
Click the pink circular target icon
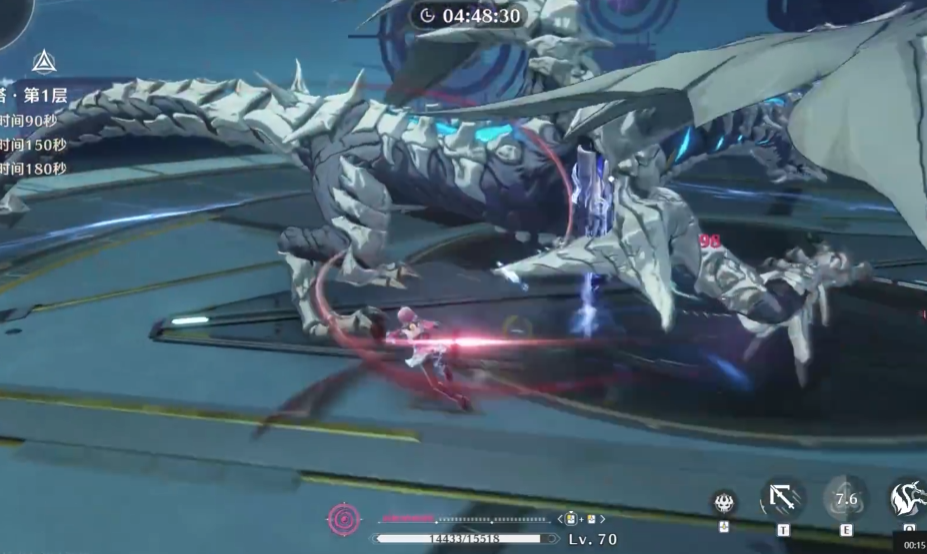pyautogui.click(x=342, y=519)
